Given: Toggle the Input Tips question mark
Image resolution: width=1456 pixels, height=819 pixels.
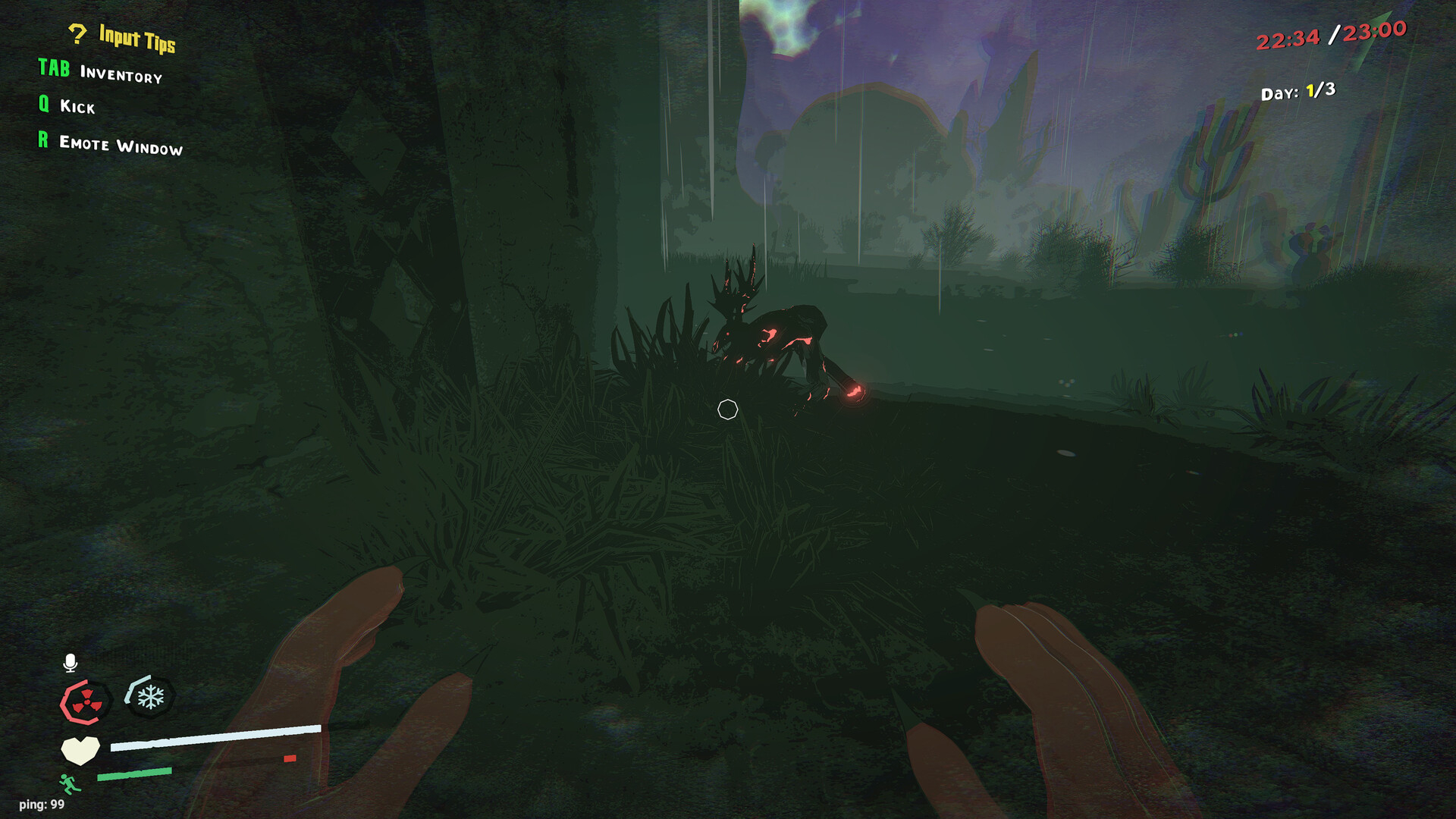Looking at the screenshot, I should pyautogui.click(x=77, y=33).
